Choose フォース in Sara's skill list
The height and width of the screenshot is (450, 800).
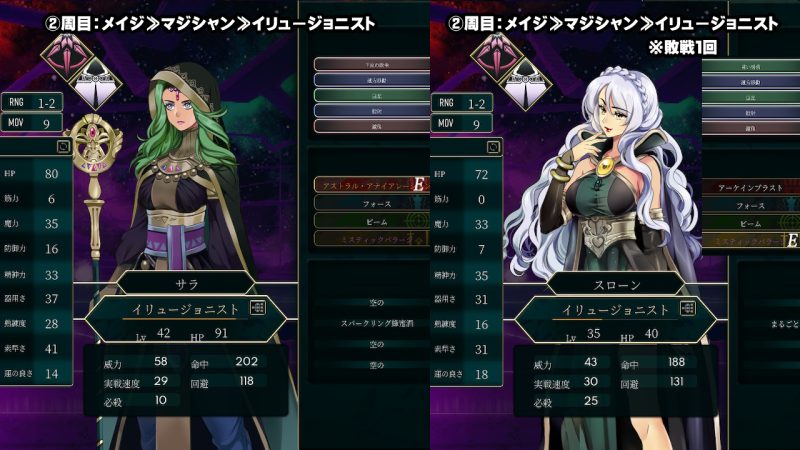[365, 203]
